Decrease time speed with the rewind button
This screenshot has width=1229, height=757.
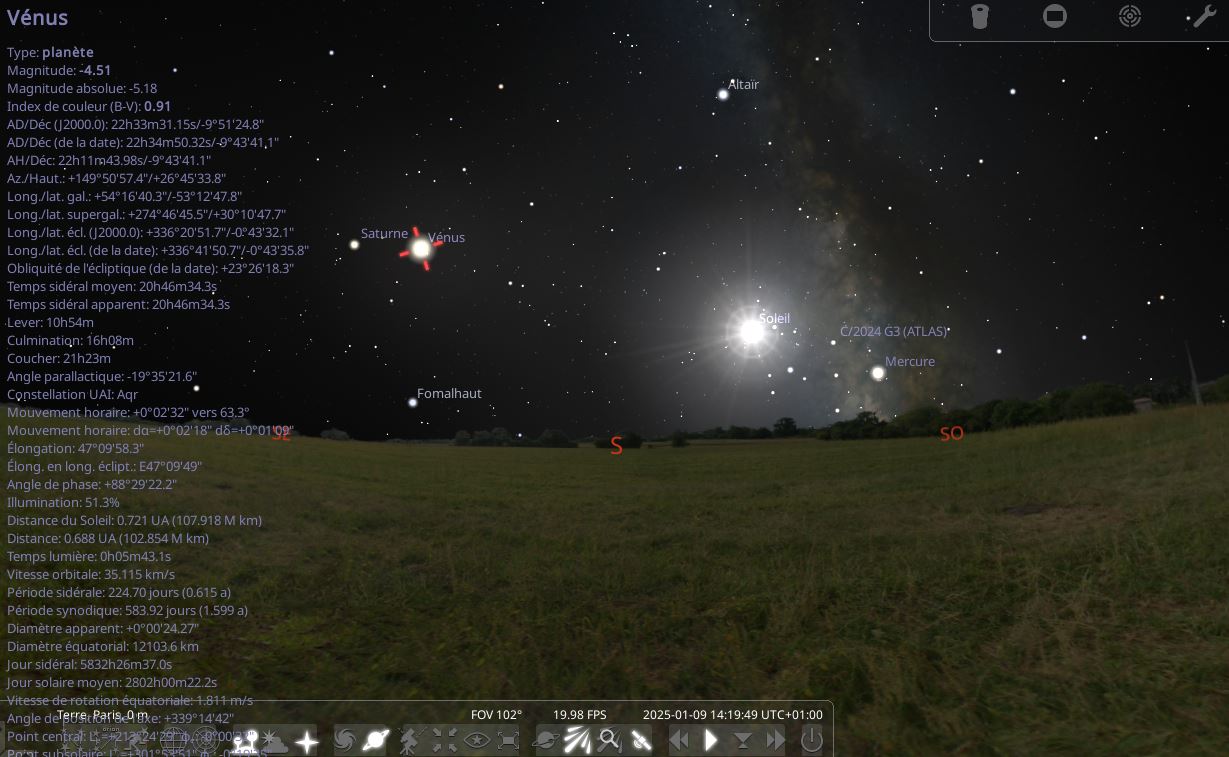pos(680,741)
